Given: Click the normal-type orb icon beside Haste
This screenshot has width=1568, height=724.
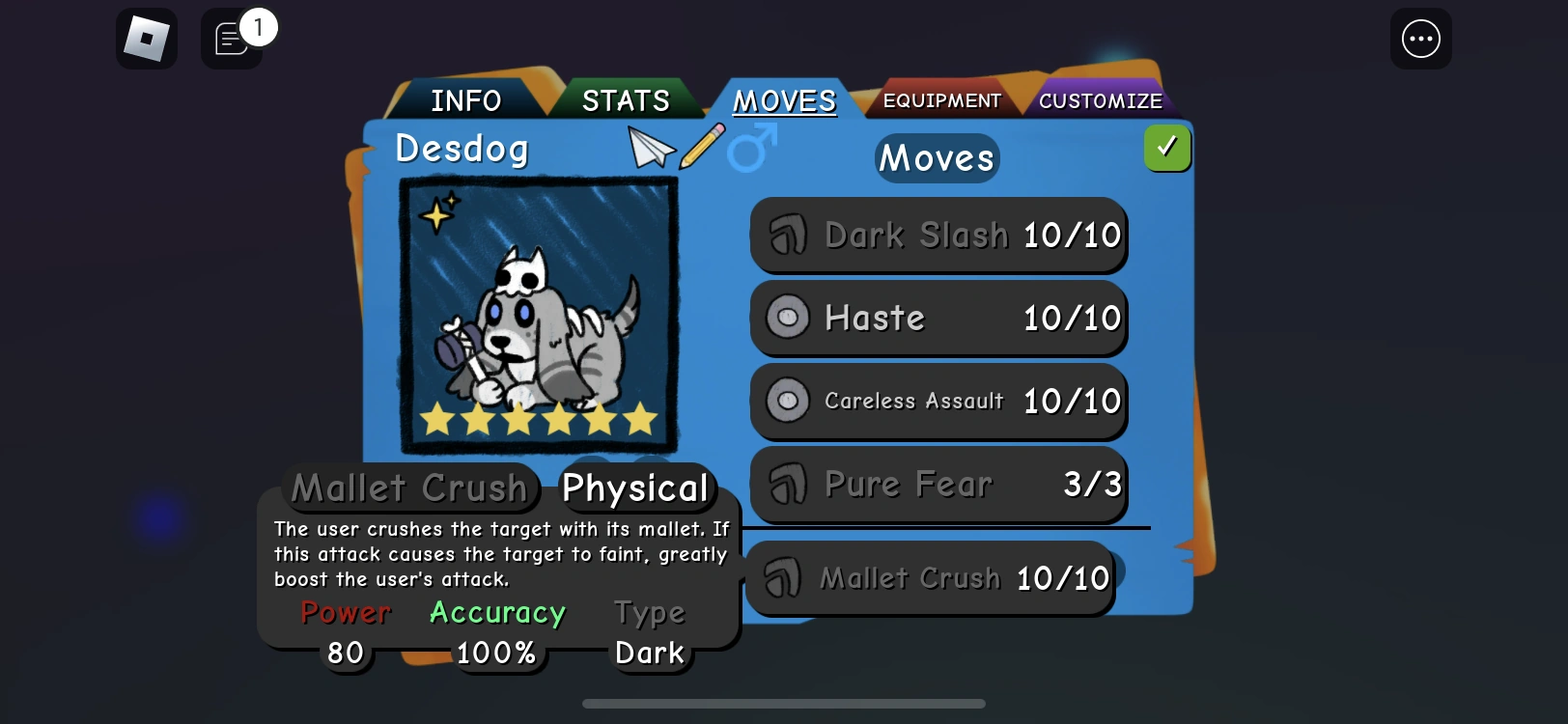Looking at the screenshot, I should click(787, 318).
